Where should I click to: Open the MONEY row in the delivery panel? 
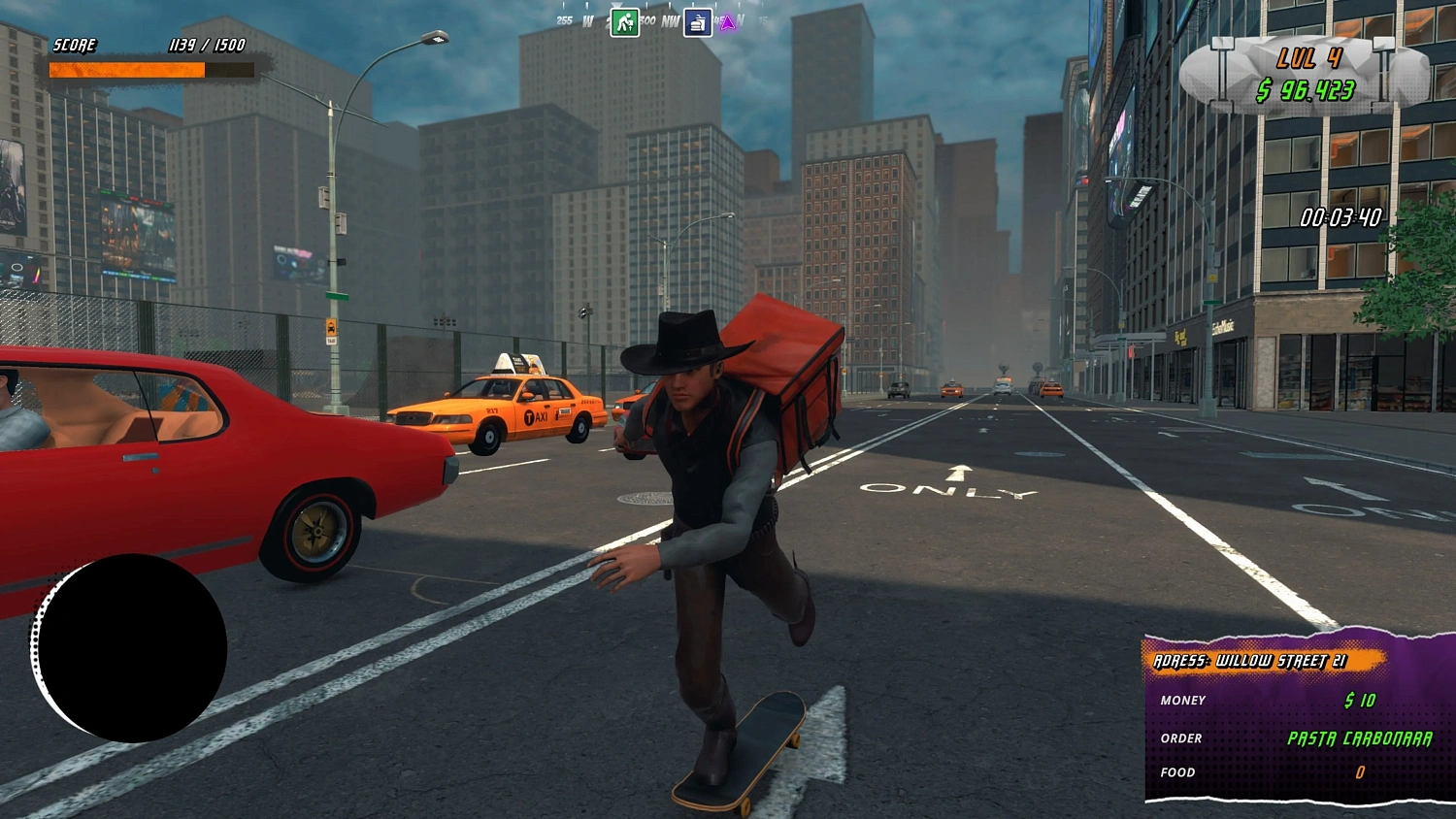pyautogui.click(x=1184, y=701)
